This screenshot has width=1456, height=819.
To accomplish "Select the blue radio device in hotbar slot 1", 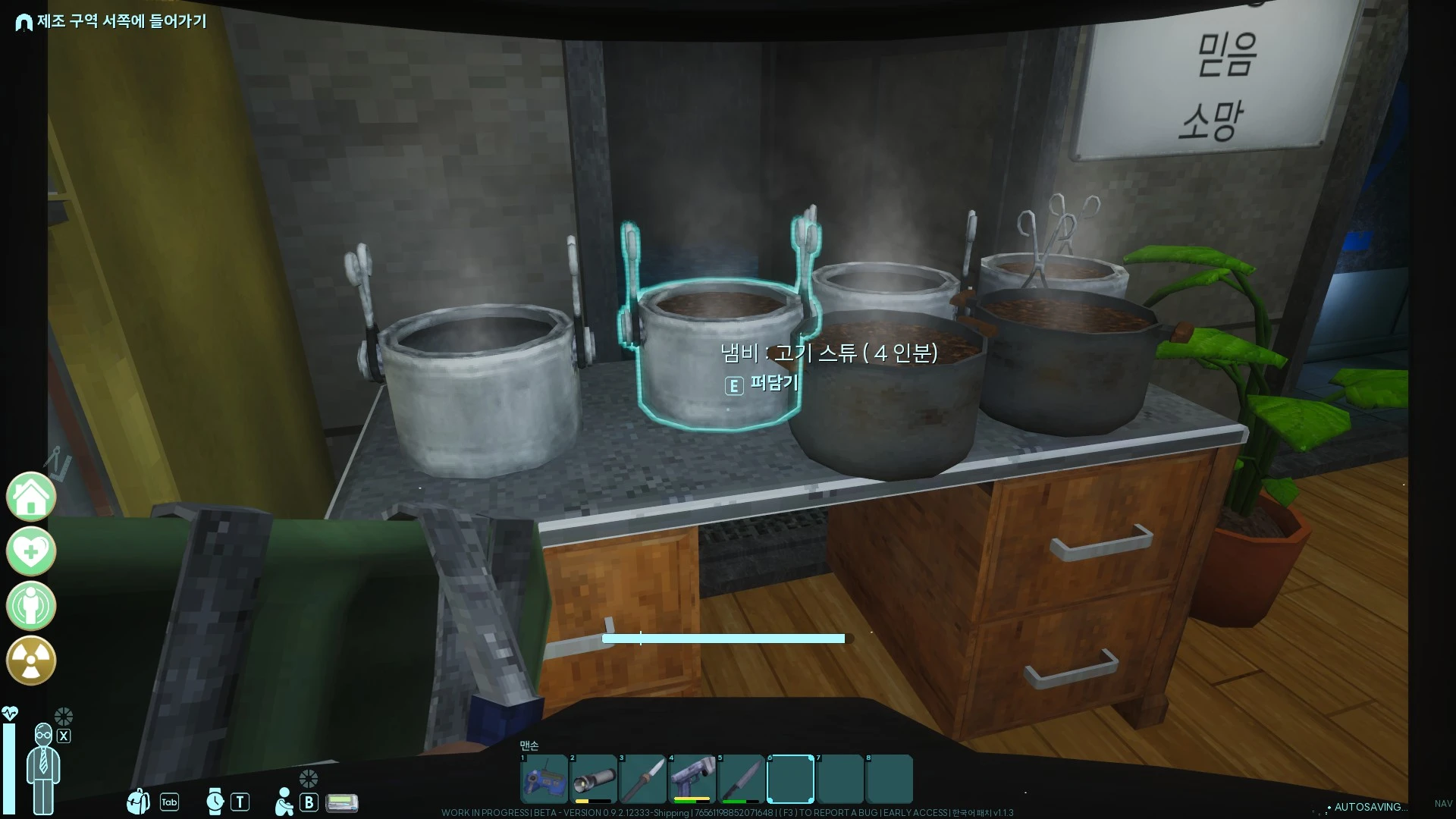I will coord(544,779).
